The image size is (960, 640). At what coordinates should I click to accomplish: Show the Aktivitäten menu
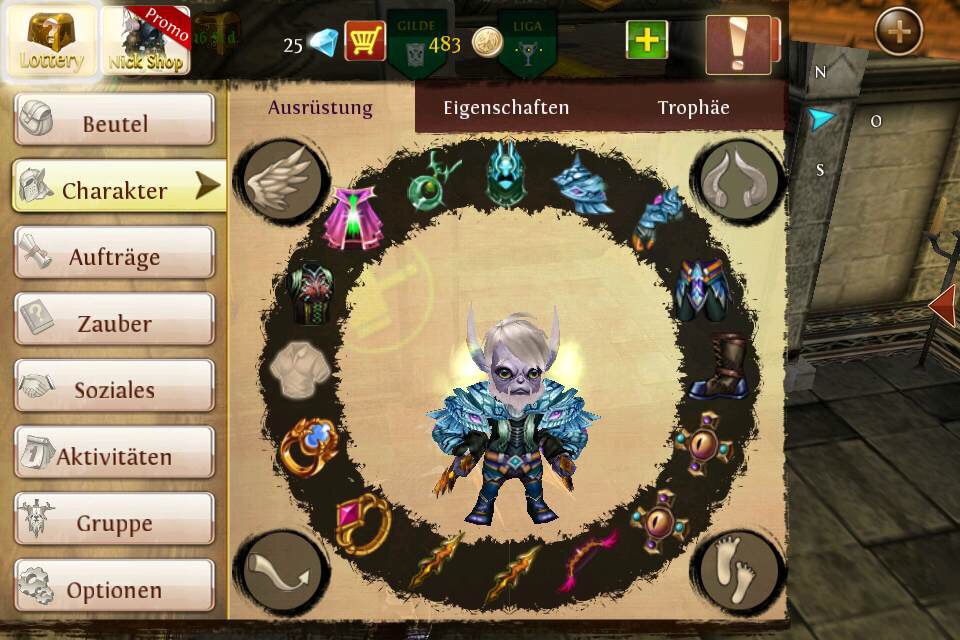tap(114, 456)
